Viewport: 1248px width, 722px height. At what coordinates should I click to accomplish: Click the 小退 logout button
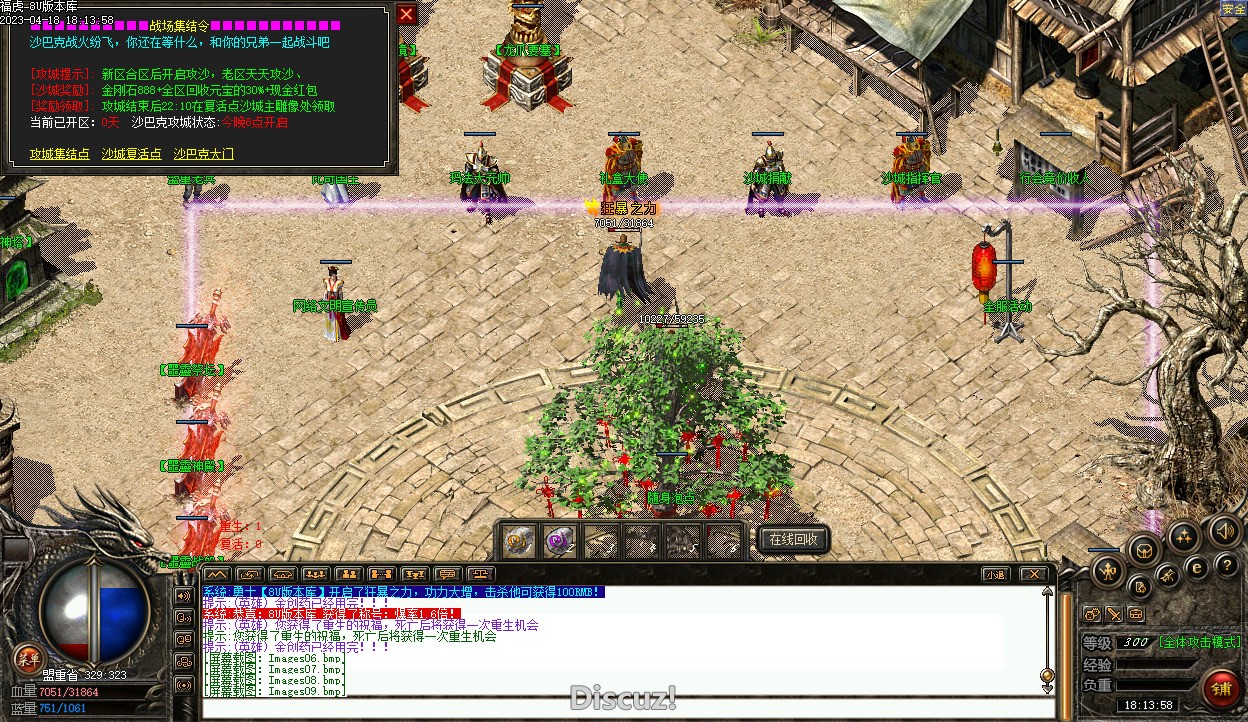click(x=994, y=574)
